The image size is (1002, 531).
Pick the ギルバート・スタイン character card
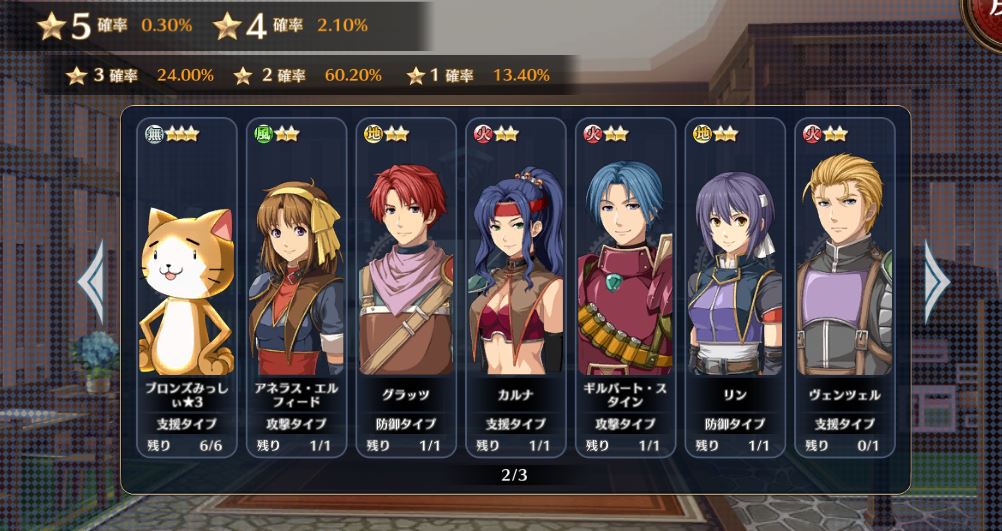(x=624, y=288)
